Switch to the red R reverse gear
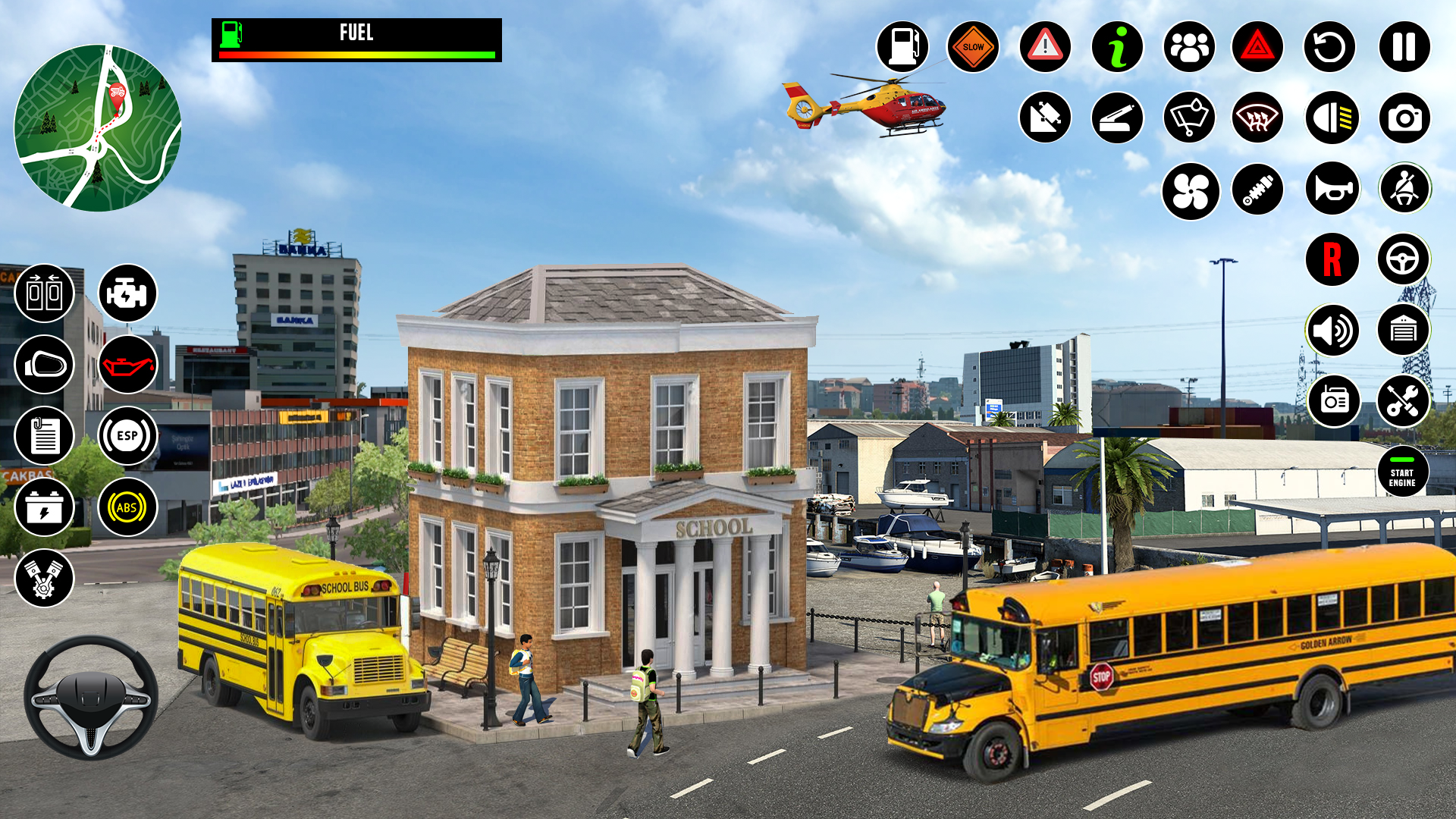Image resolution: width=1456 pixels, height=819 pixels. click(1332, 259)
